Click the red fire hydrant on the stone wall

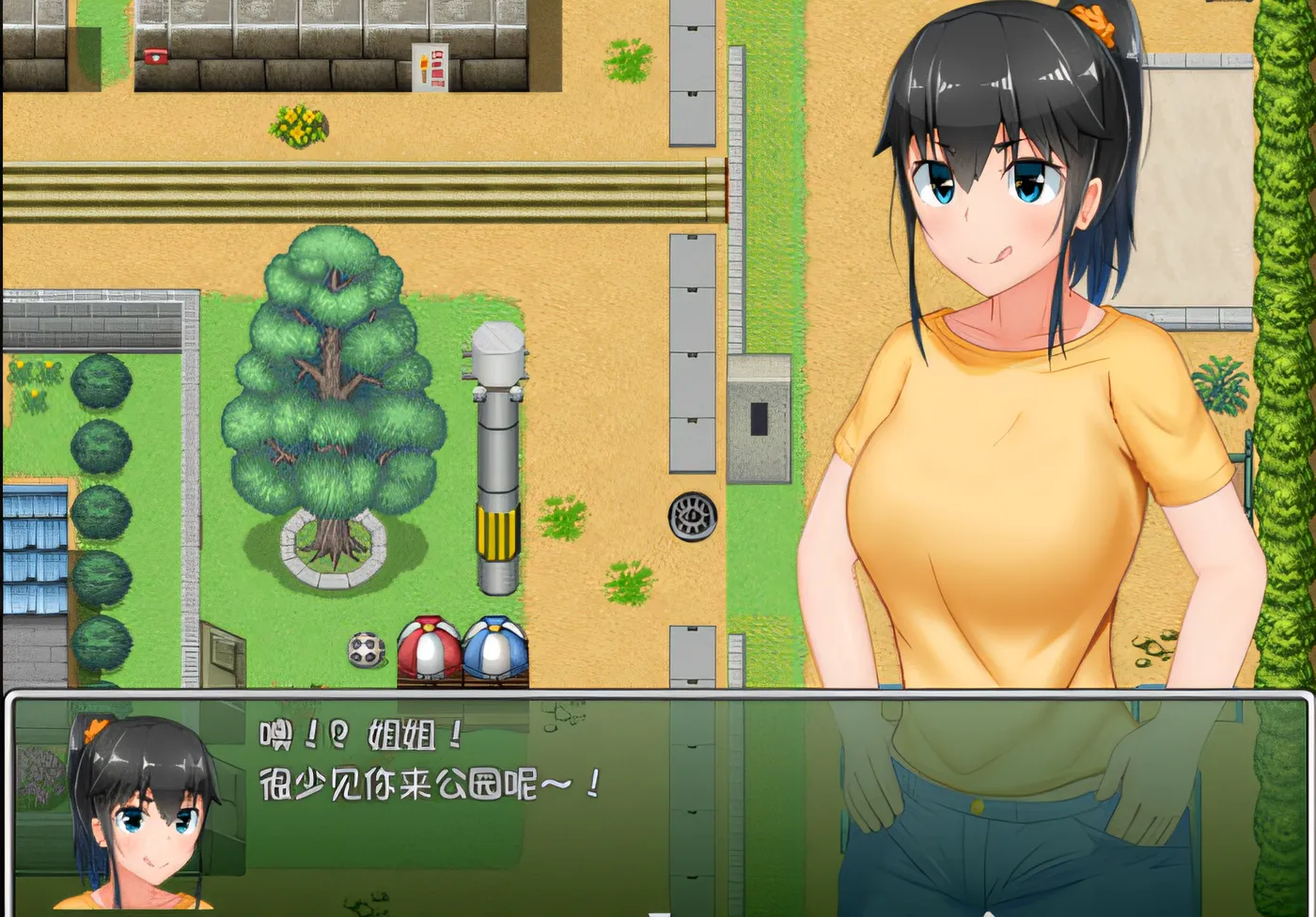pos(155,54)
